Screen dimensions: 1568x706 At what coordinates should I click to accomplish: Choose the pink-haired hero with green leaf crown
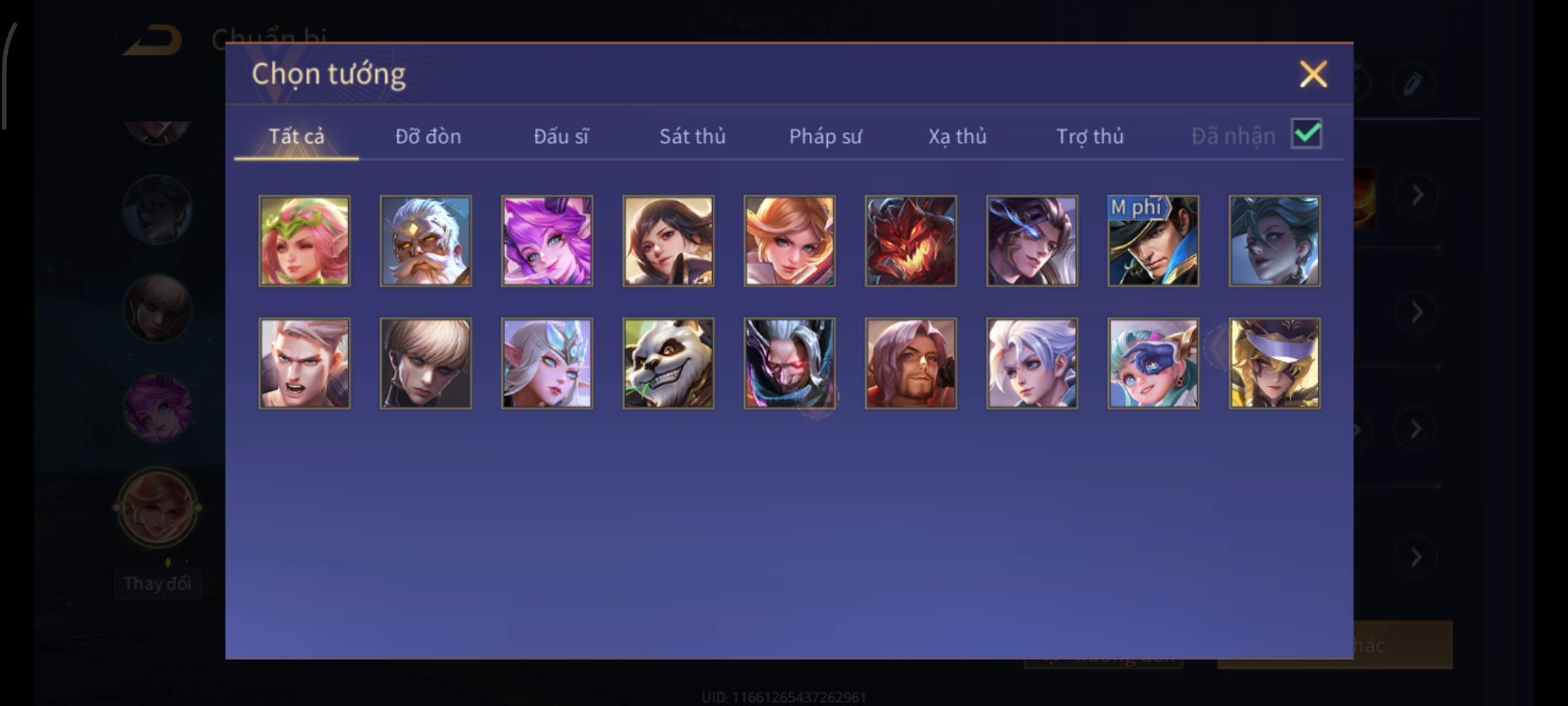coord(304,241)
